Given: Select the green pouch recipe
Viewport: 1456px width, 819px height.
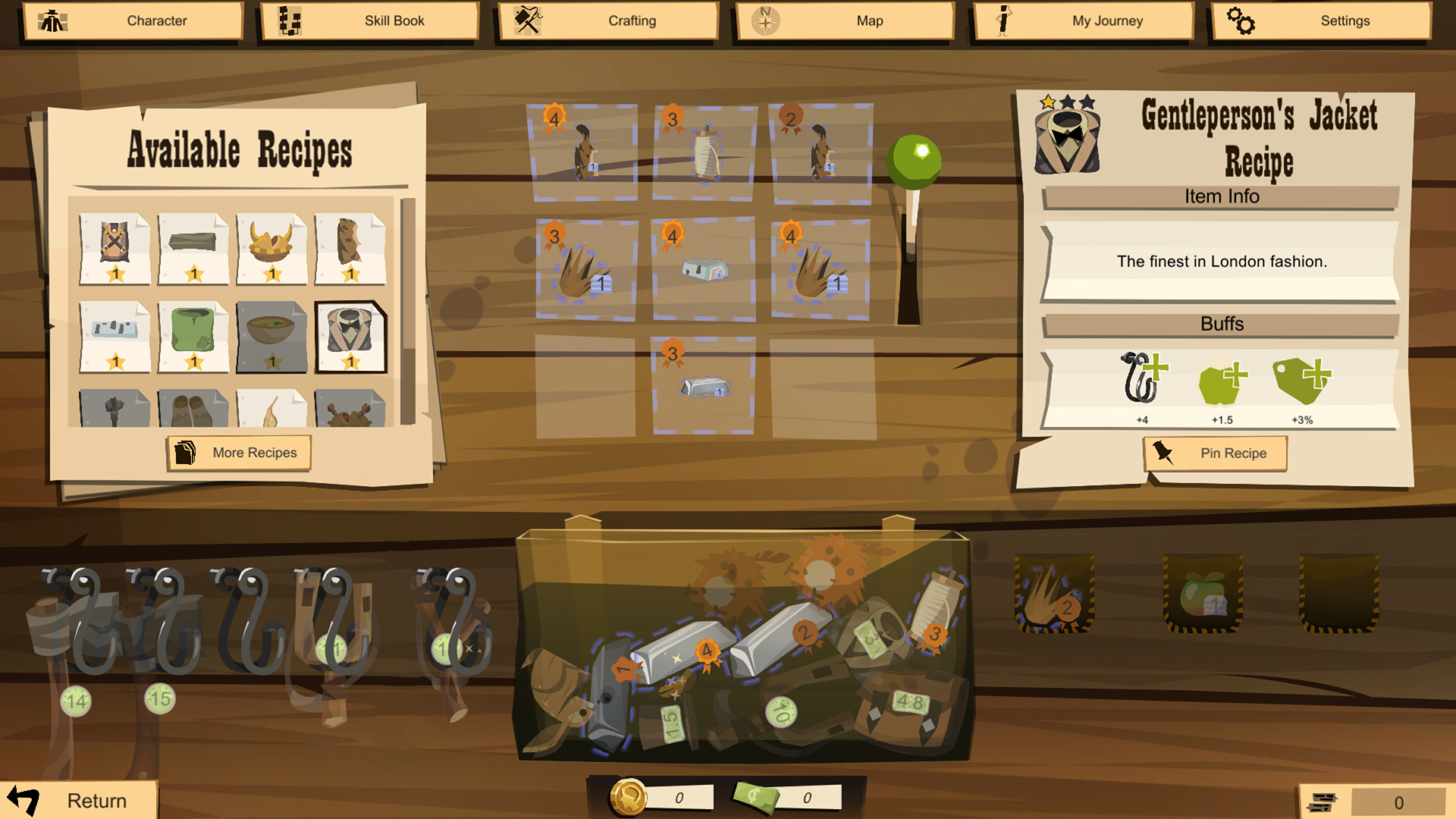Looking at the screenshot, I should pyautogui.click(x=193, y=334).
